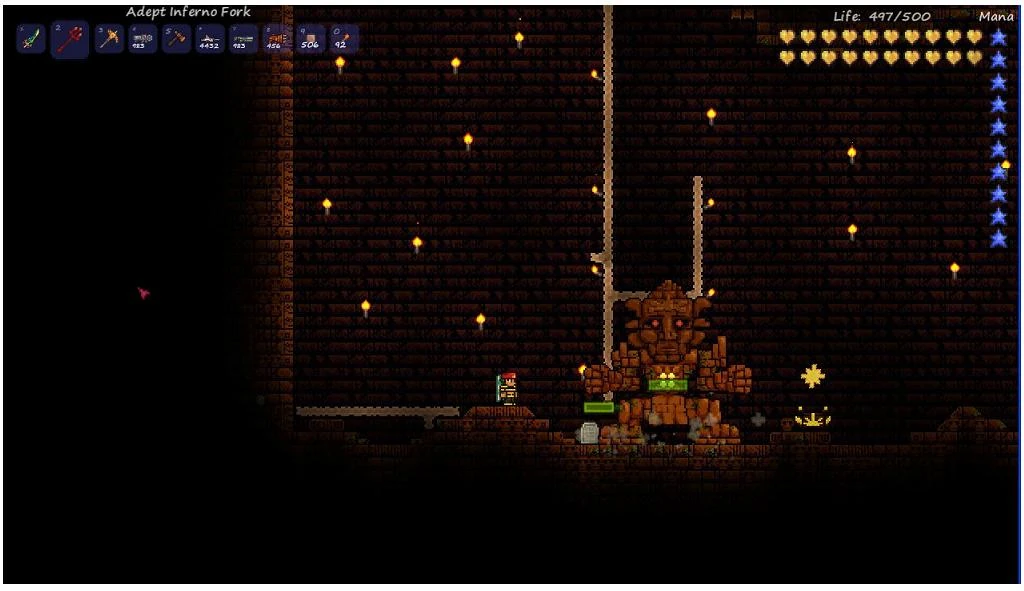Pick the gun in hotbar slot 7
This screenshot has height=591, width=1024.
(243, 39)
